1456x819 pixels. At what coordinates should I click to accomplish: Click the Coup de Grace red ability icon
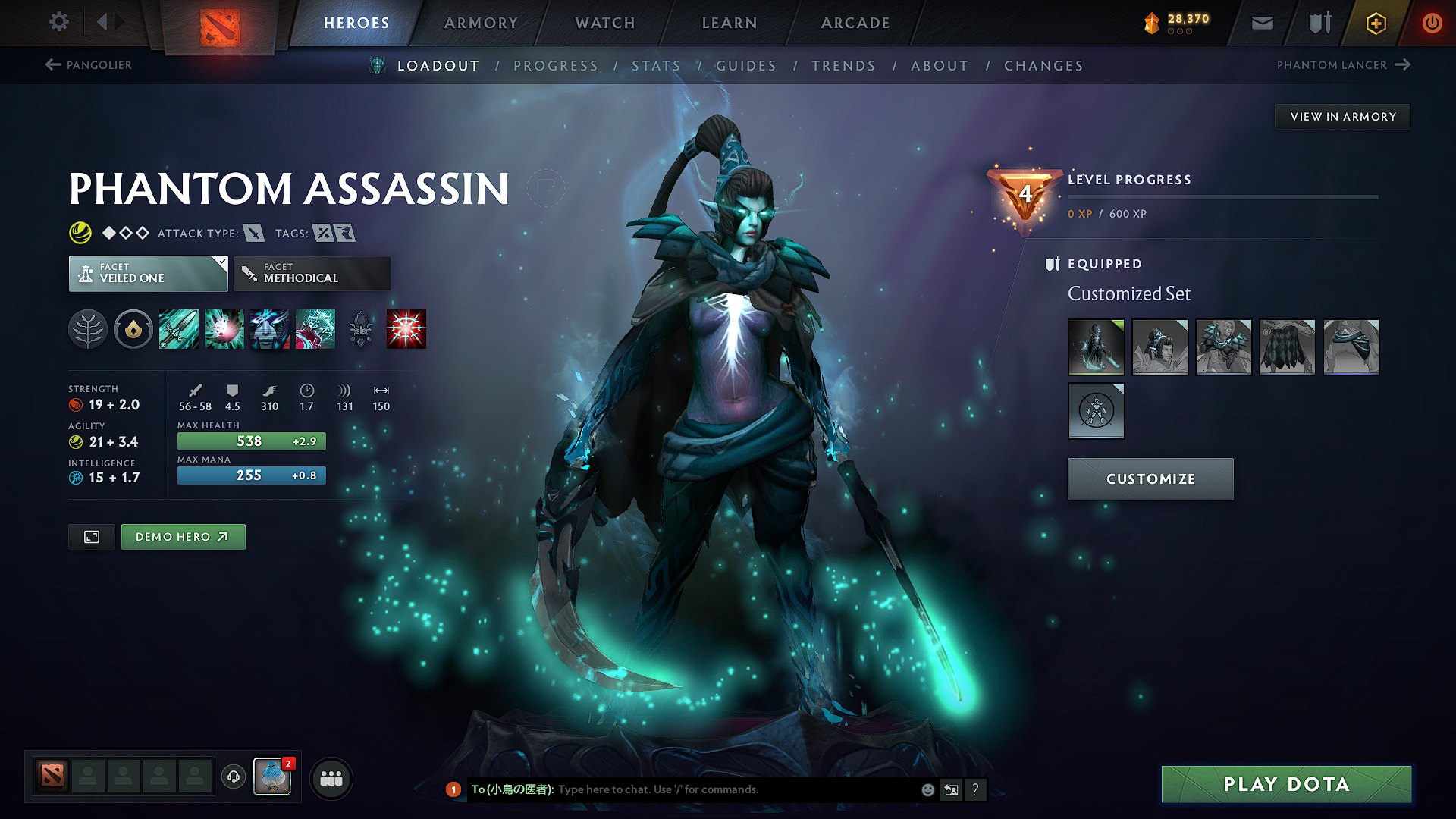tap(406, 328)
